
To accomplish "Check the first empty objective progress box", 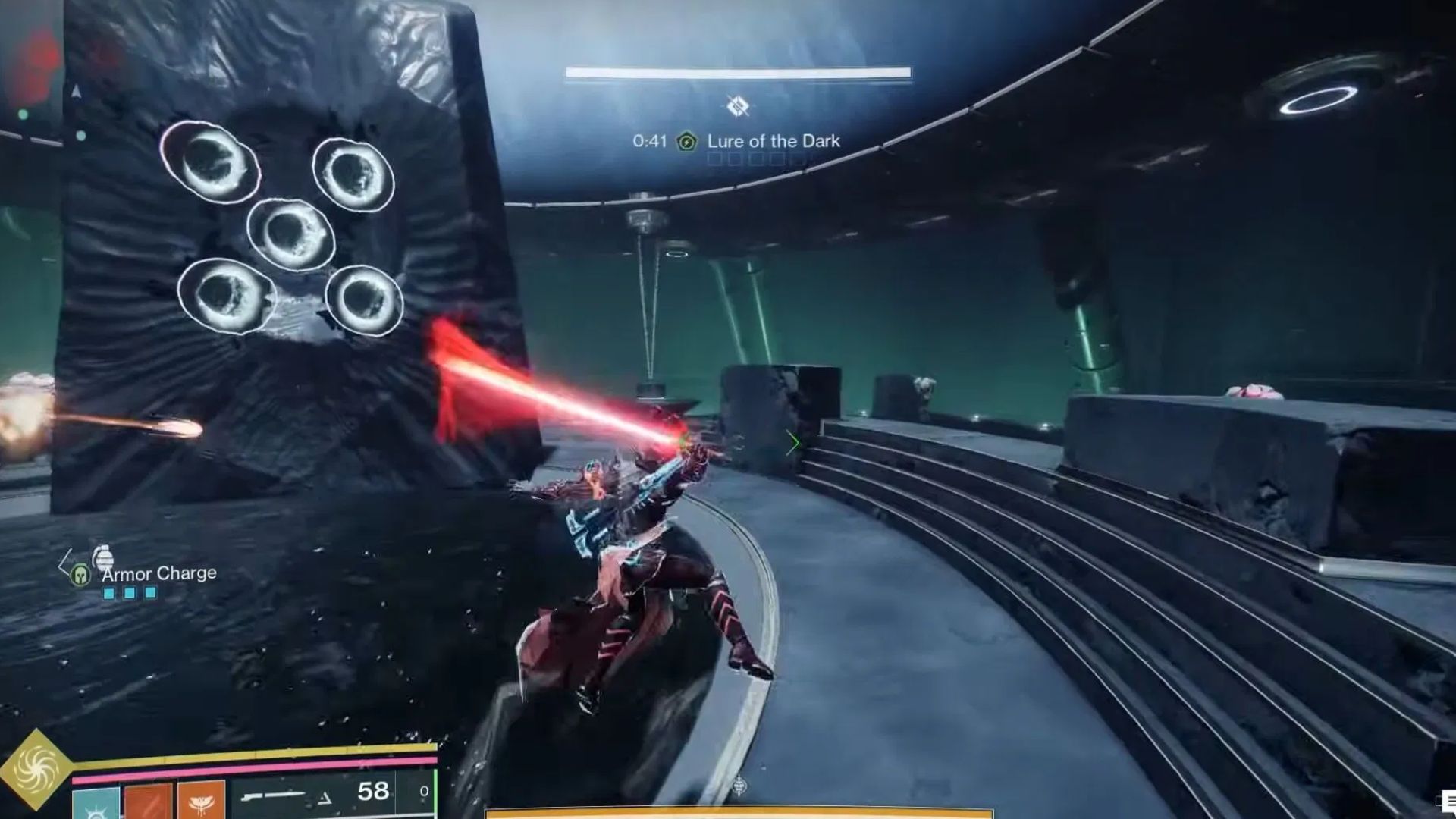I will 716,158.
